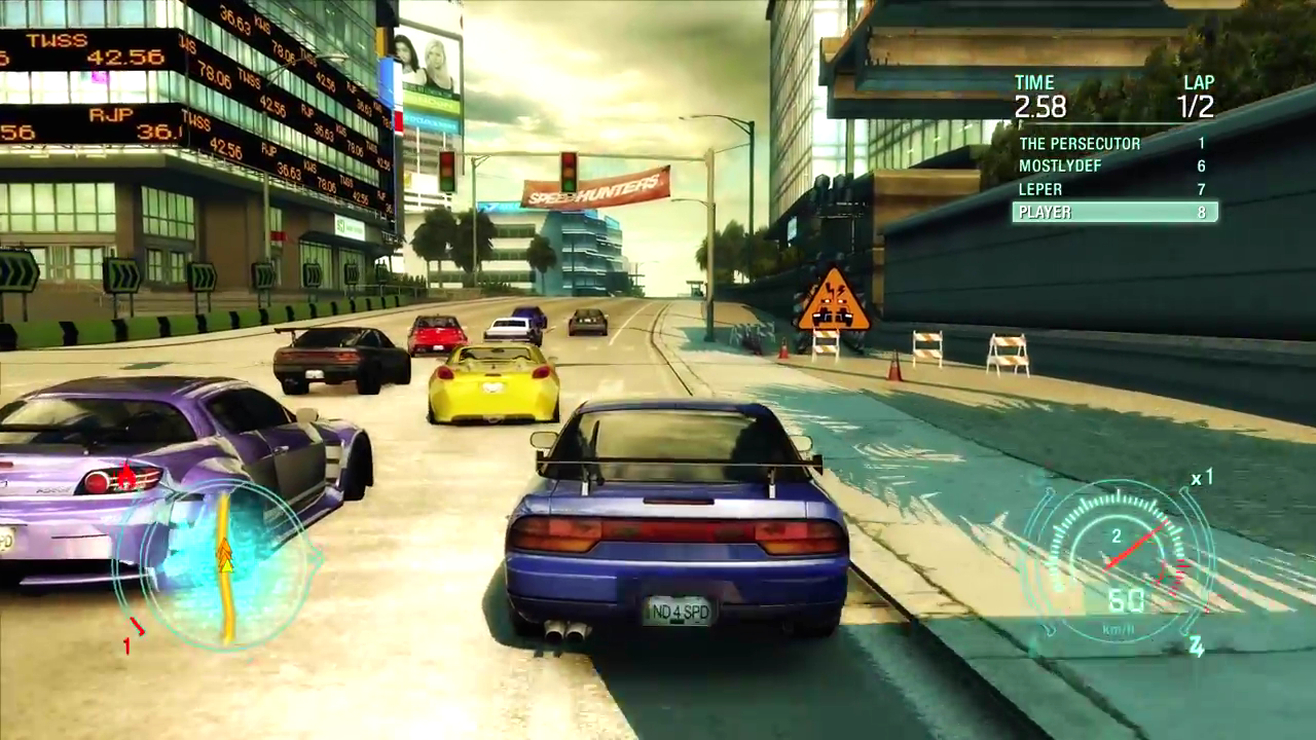Select the x1 nitro multiplier indicator
The width and height of the screenshot is (1316, 740).
click(x=1204, y=478)
